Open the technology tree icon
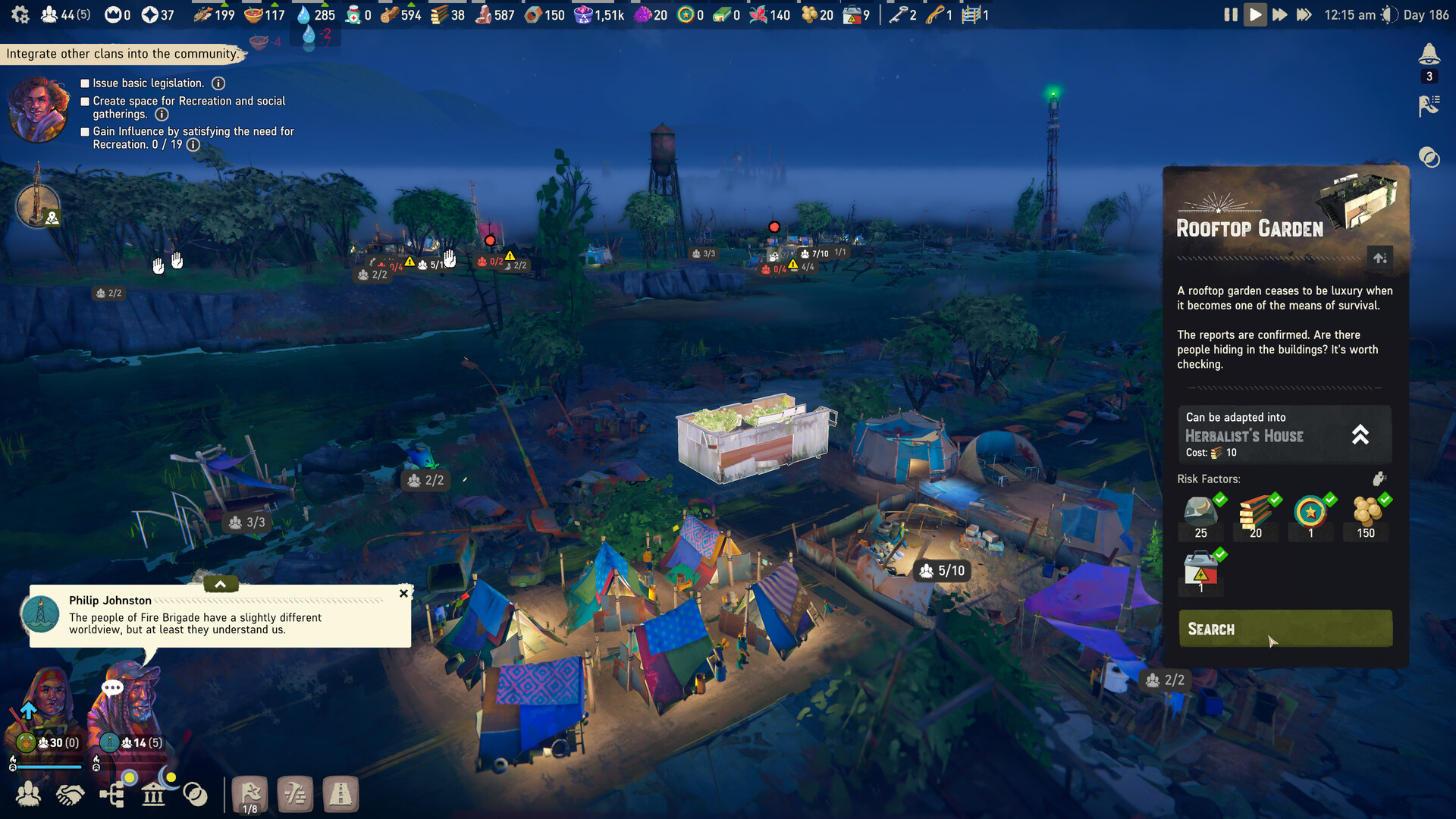Image resolution: width=1456 pixels, height=819 pixels. point(112,793)
